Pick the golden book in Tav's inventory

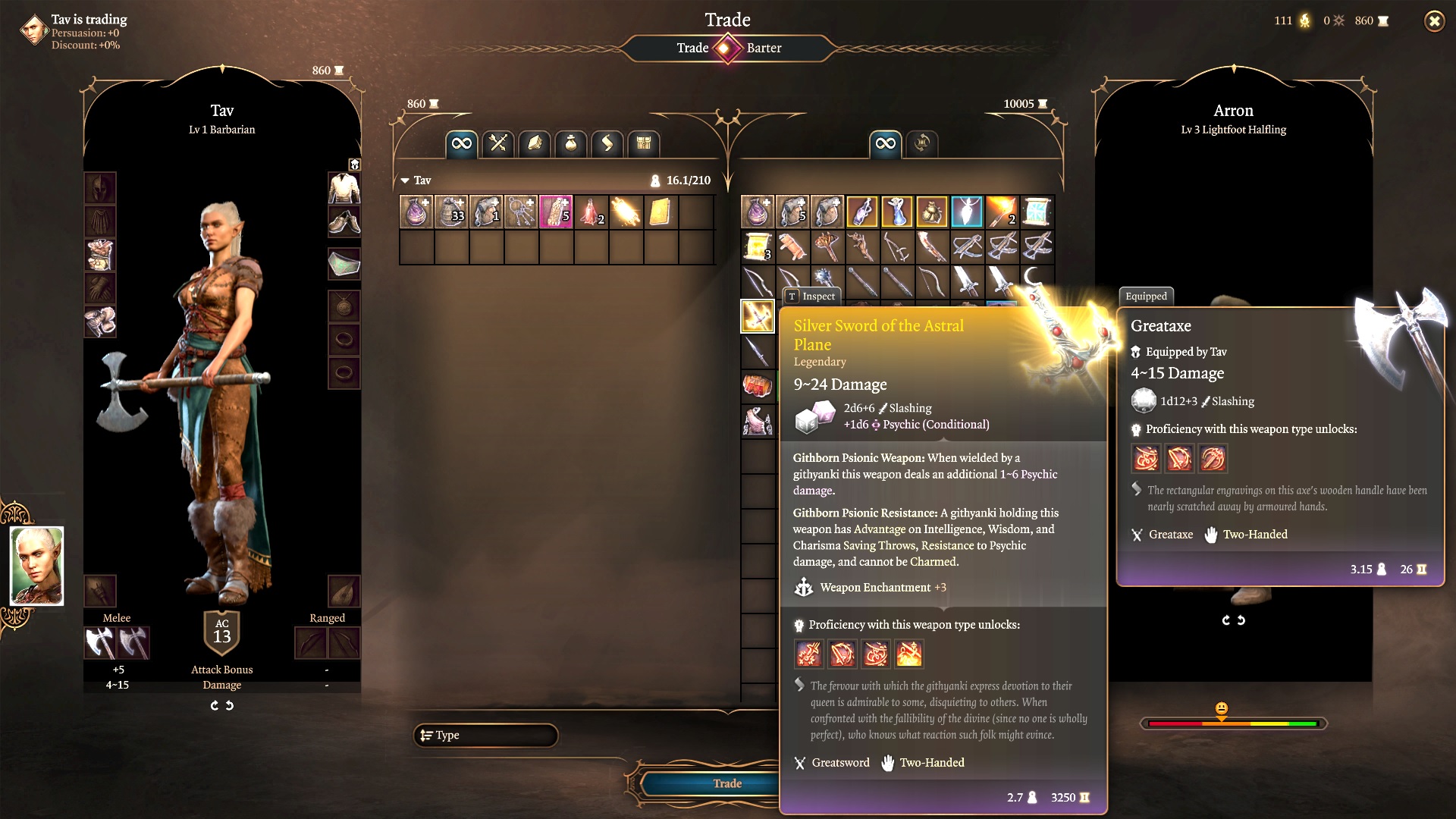coord(661,212)
